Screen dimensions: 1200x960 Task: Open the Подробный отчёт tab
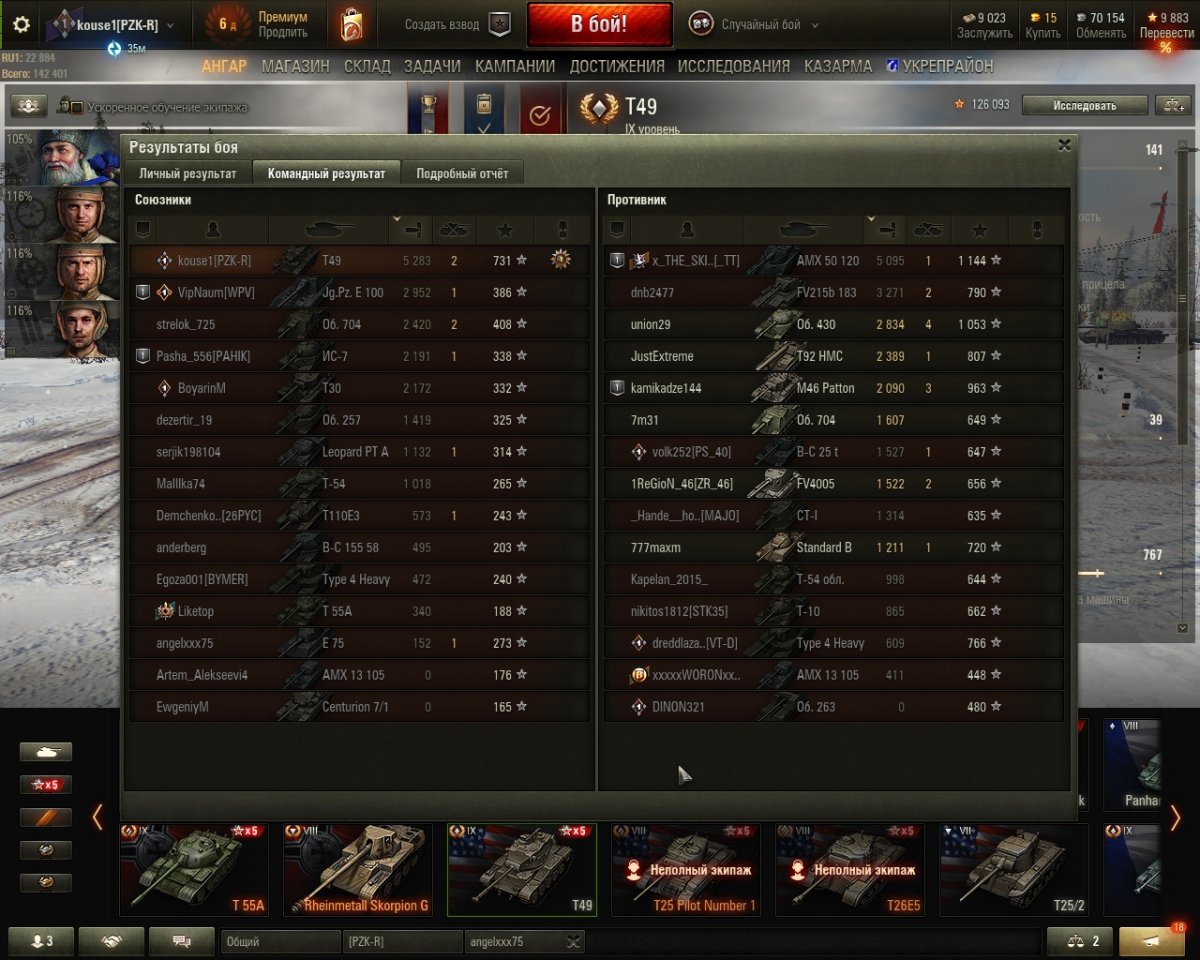click(x=462, y=173)
